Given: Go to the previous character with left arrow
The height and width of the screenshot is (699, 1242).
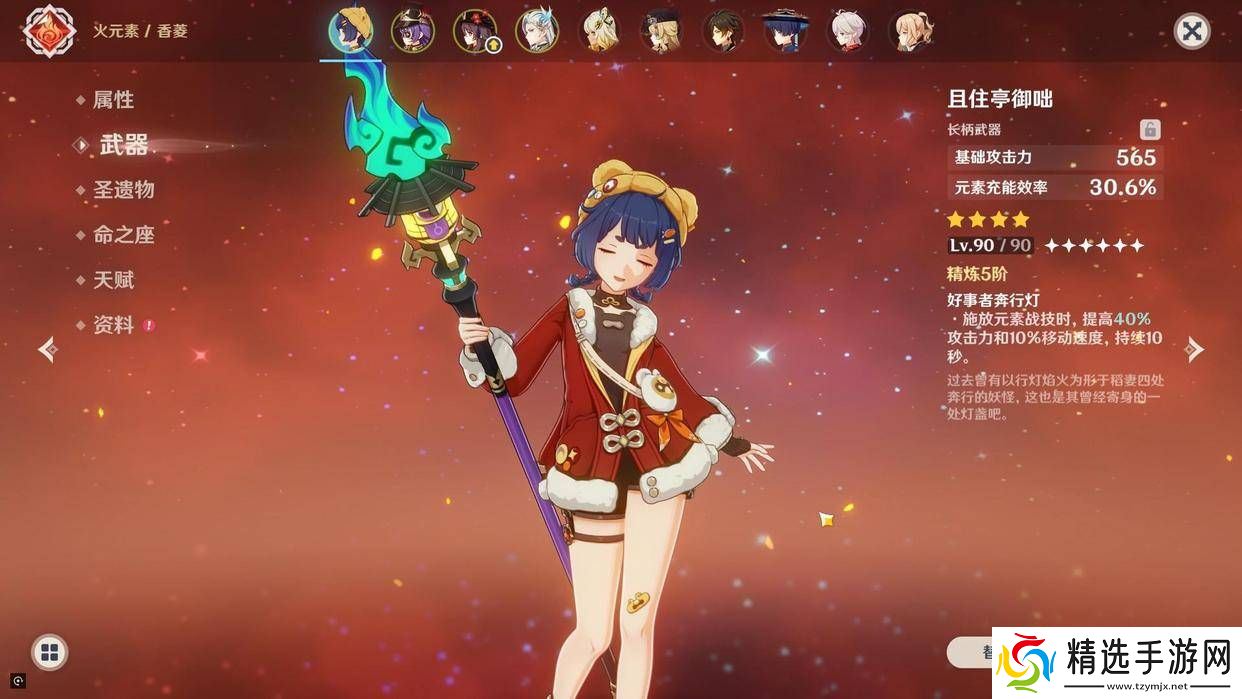Looking at the screenshot, I should pyautogui.click(x=47, y=349).
